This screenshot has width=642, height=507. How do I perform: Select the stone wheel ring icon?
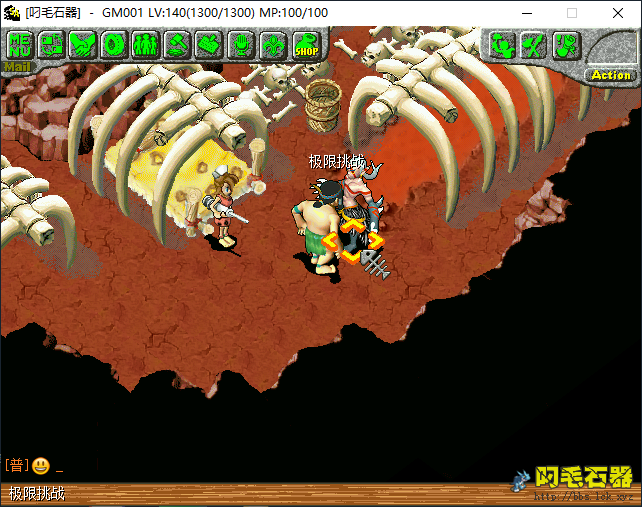click(114, 45)
